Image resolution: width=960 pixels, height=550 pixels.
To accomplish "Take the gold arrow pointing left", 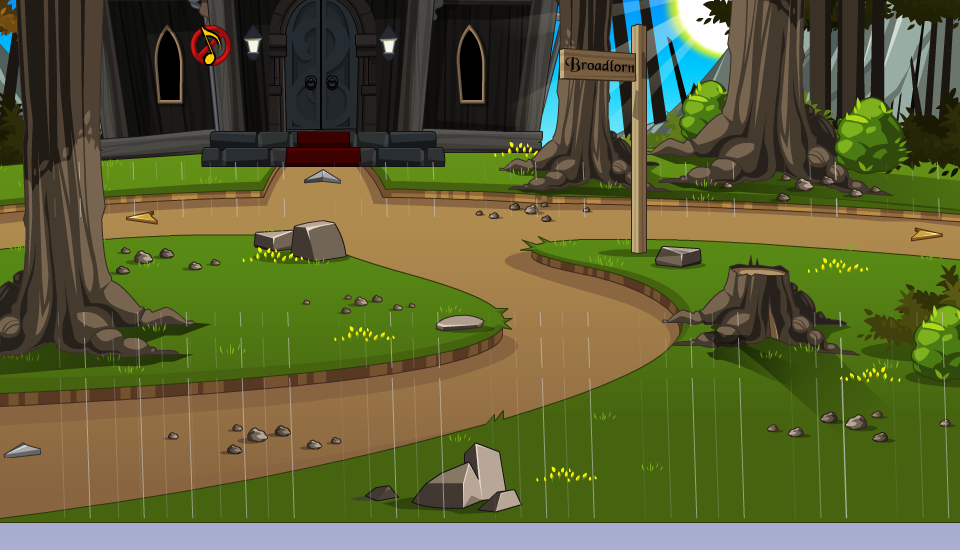I will point(142,217).
